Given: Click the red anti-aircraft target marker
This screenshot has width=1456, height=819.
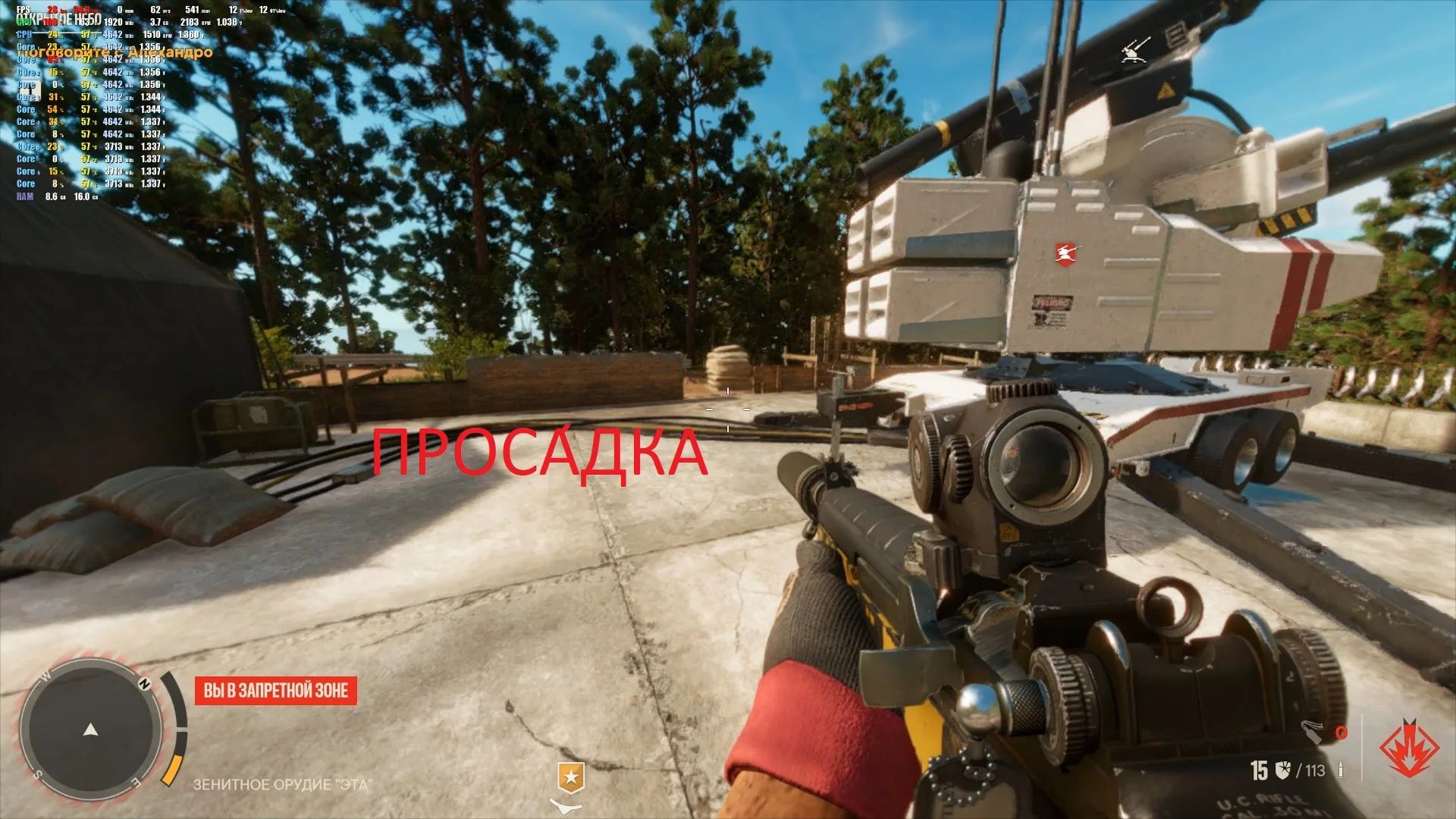Looking at the screenshot, I should [1065, 253].
